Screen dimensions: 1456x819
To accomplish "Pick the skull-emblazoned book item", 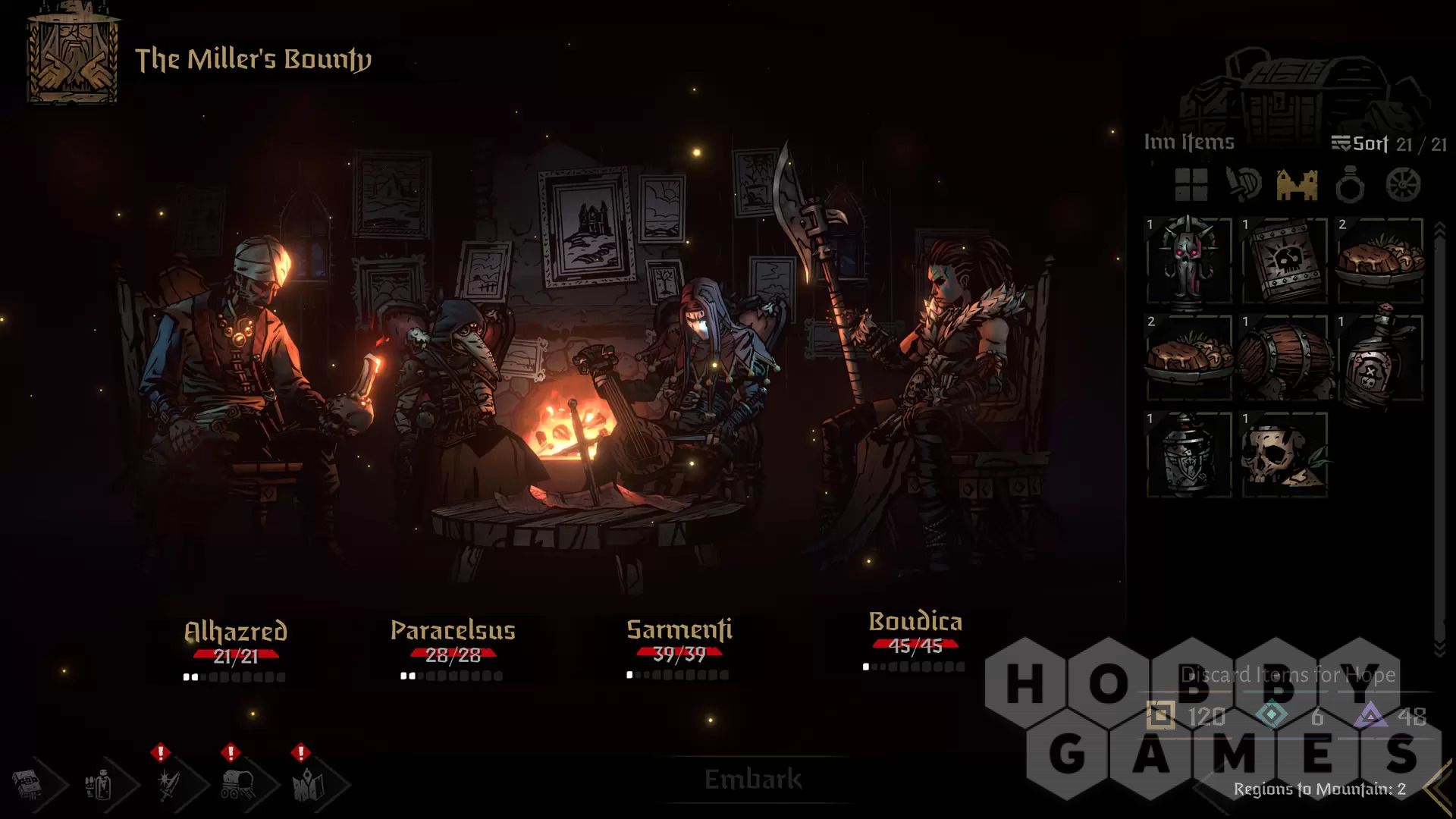I will click(1285, 262).
